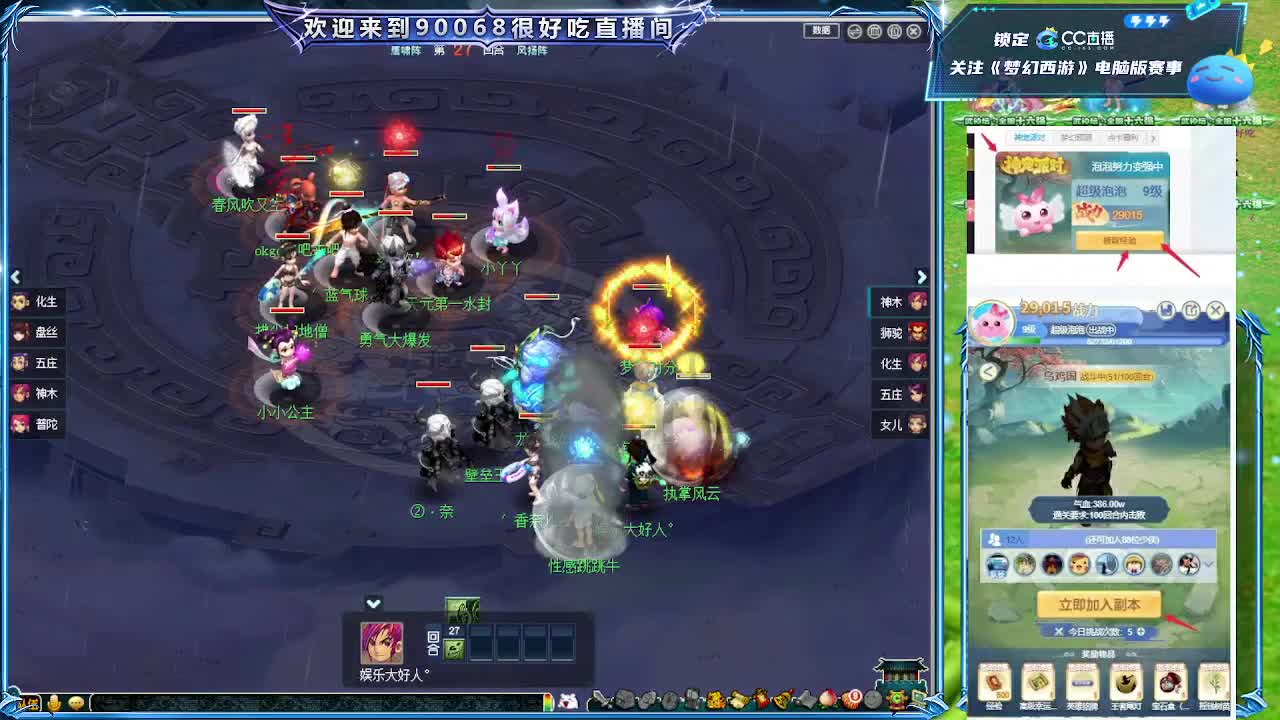Viewport: 1280px width, 720px height.
Task: Open the 数据 panel in the title bar
Action: click(x=821, y=31)
